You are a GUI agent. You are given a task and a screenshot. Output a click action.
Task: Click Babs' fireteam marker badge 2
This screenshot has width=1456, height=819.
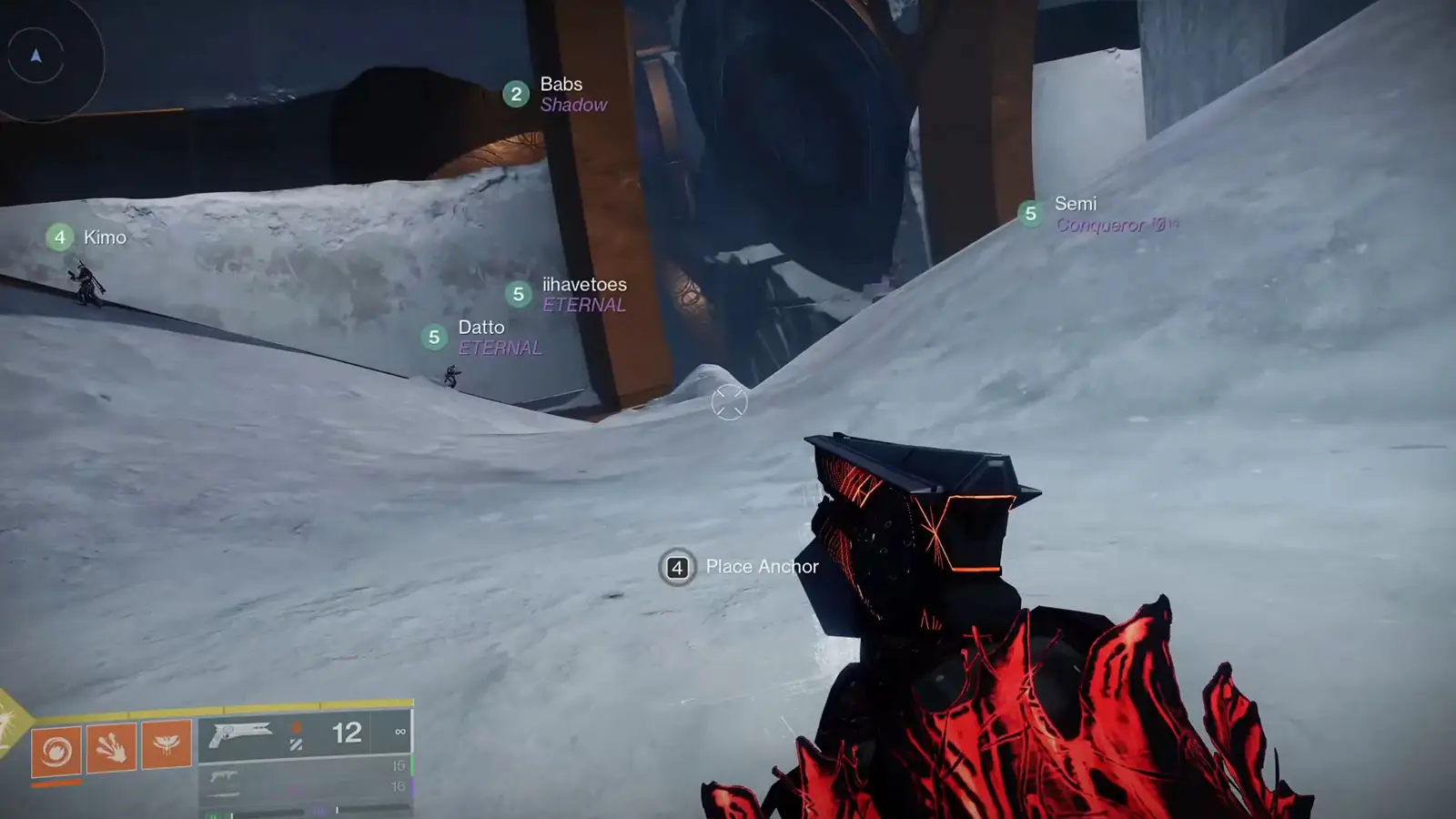pos(516,93)
